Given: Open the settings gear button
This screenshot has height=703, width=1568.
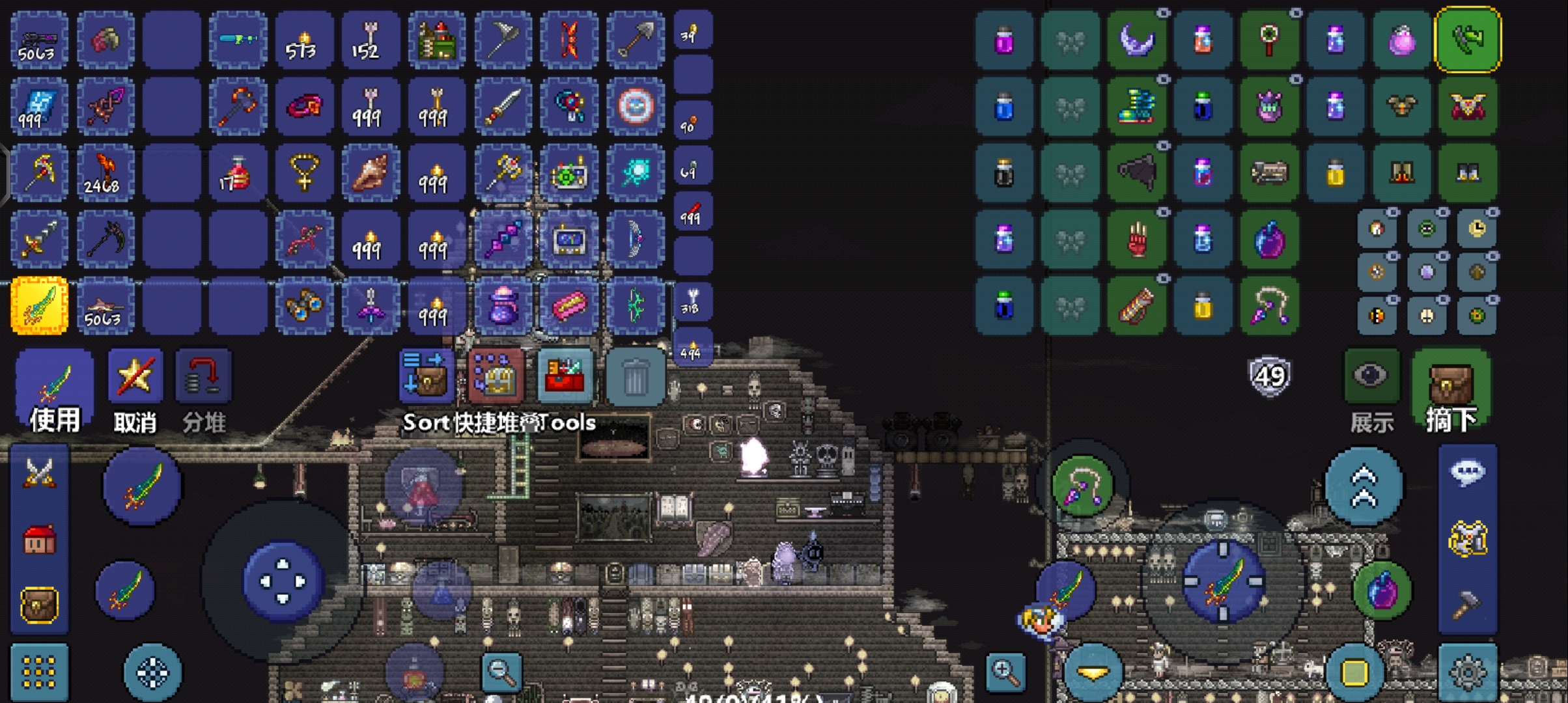Looking at the screenshot, I should pyautogui.click(x=1468, y=672).
